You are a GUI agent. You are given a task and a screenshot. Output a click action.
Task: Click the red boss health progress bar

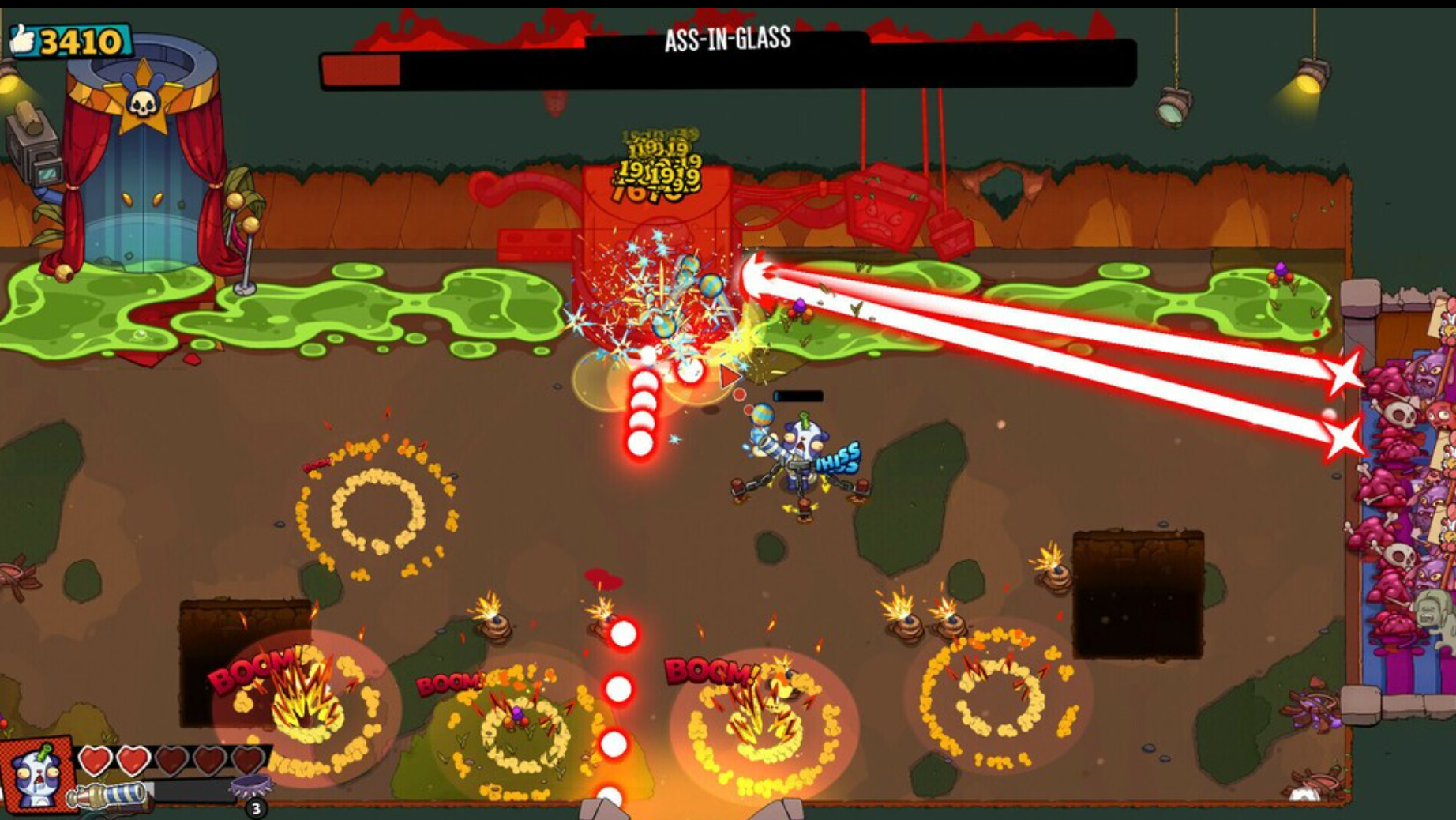coord(360,69)
